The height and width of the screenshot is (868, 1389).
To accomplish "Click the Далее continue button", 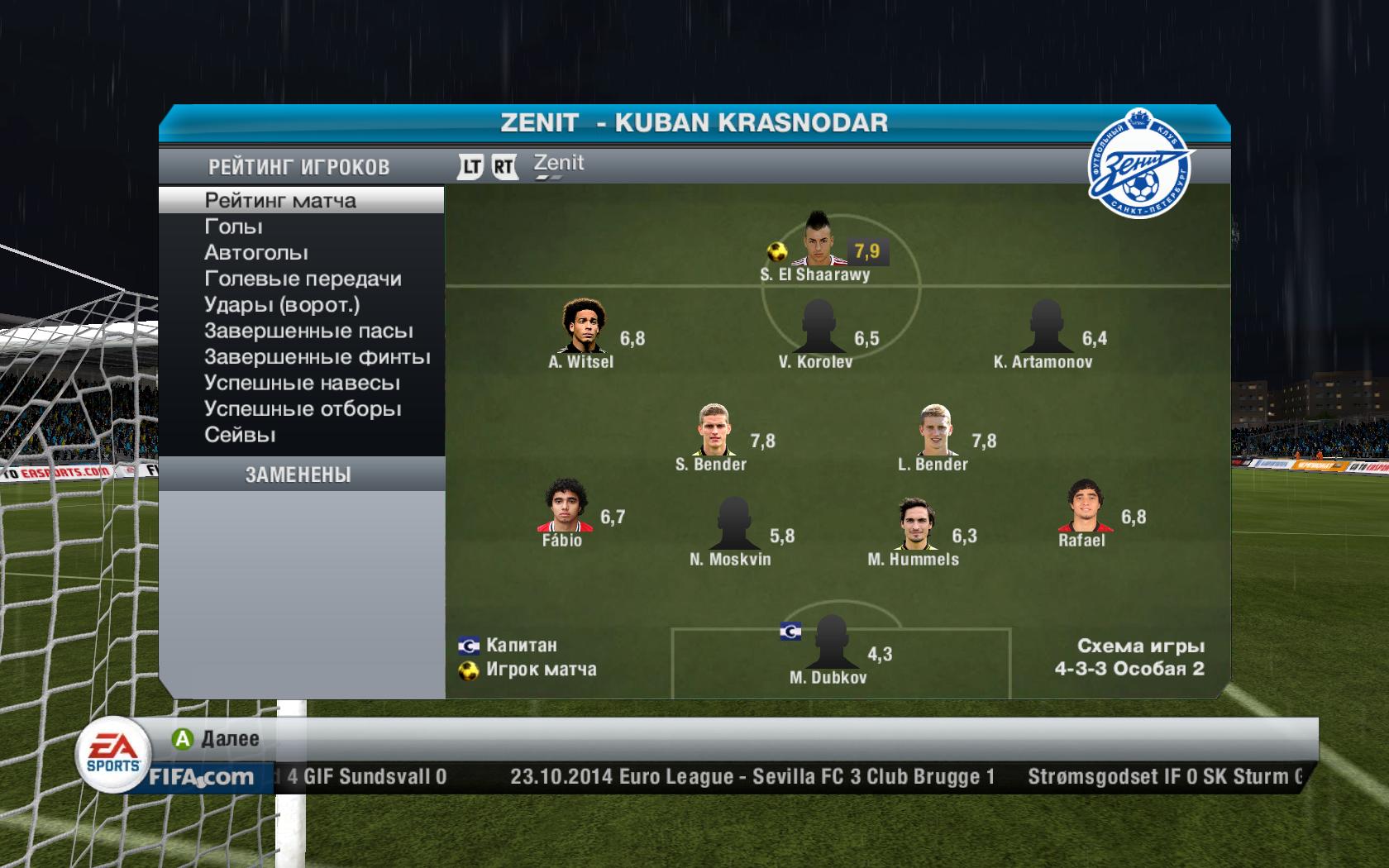I will tap(217, 739).
